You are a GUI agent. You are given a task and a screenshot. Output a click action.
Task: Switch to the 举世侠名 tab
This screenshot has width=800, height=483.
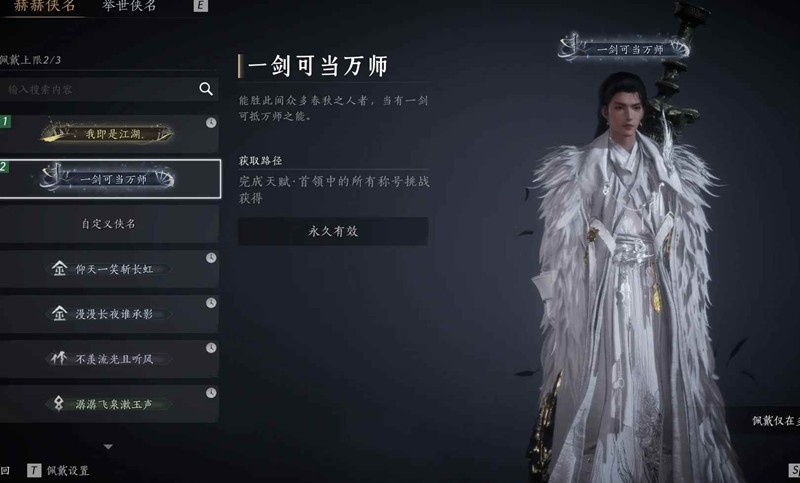(x=129, y=6)
